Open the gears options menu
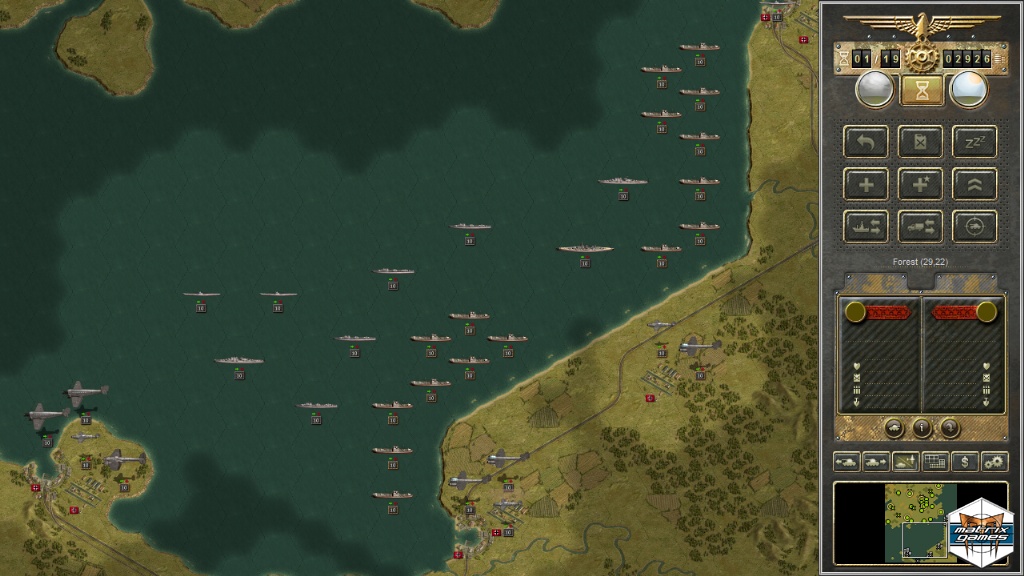The height and width of the screenshot is (576, 1024). pos(994,462)
